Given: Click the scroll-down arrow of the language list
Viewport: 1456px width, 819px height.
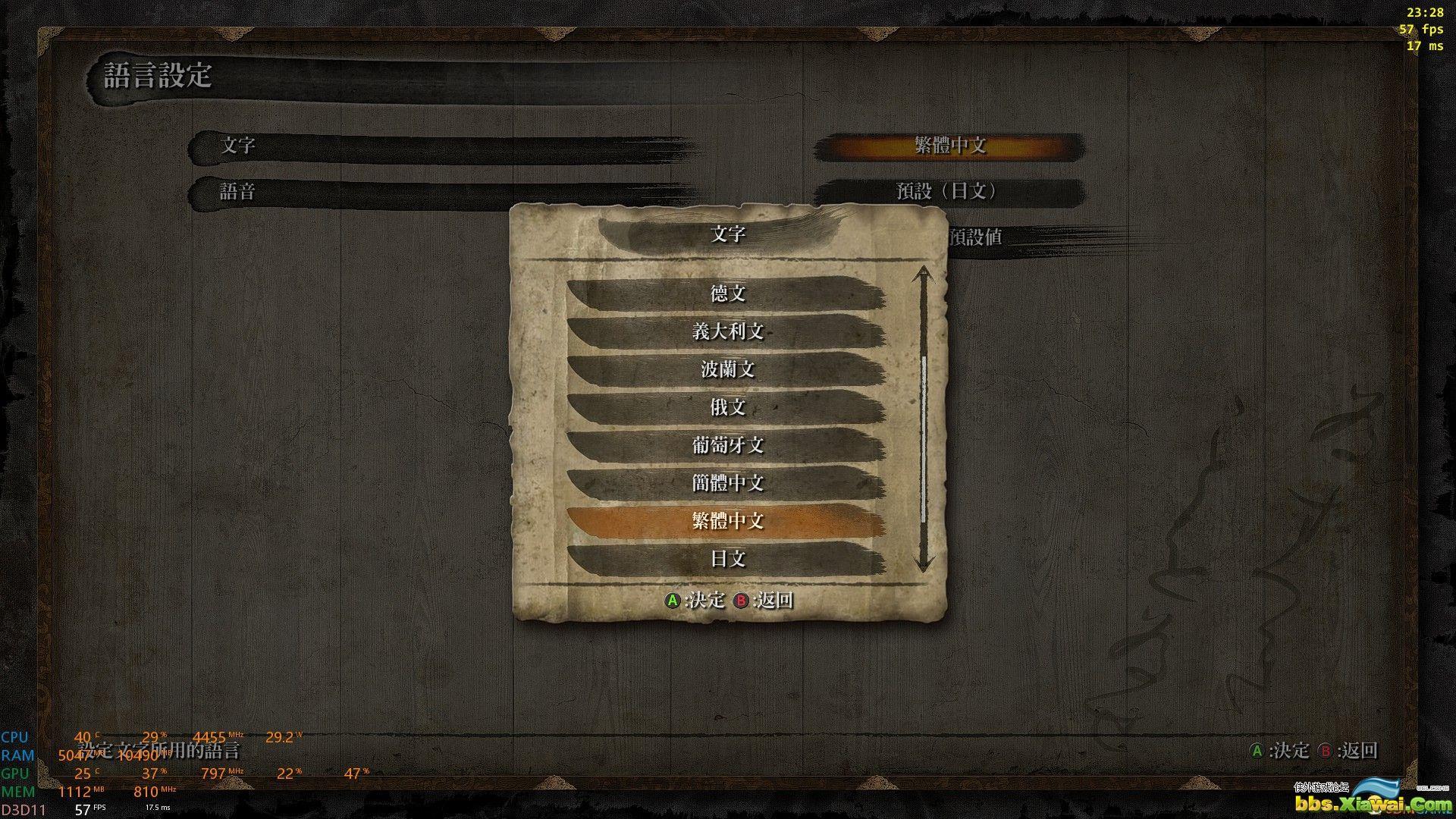Looking at the screenshot, I should 923,564.
